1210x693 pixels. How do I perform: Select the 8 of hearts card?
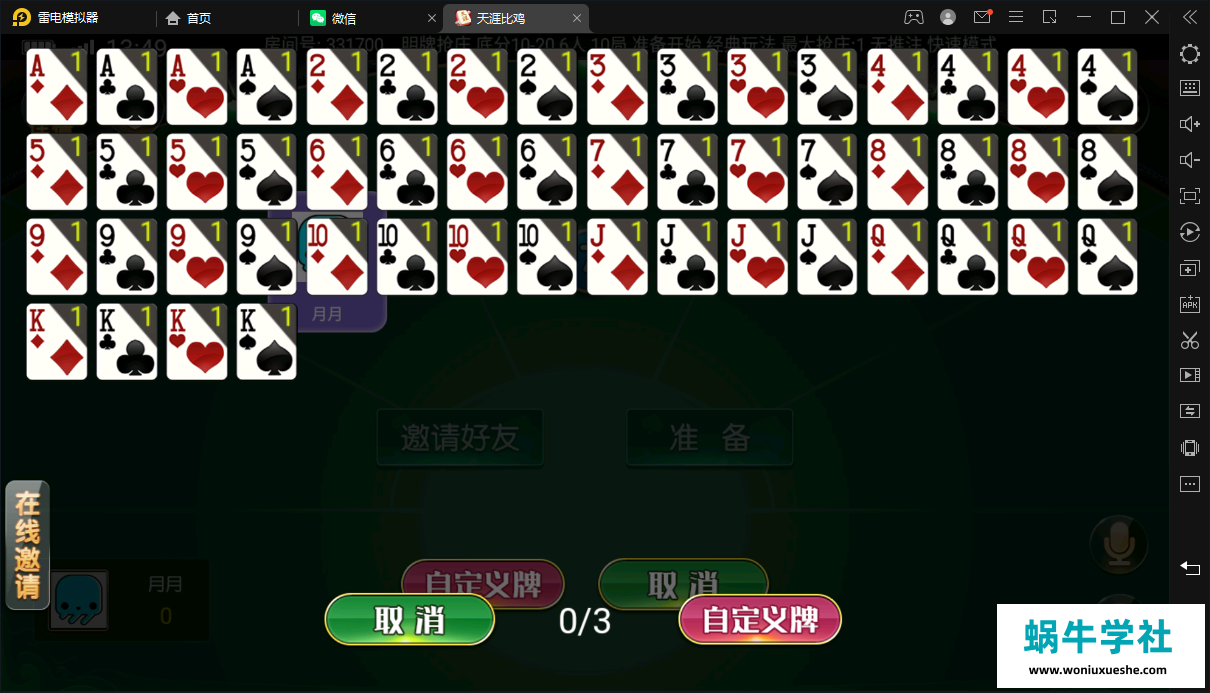pyautogui.click(x=1037, y=172)
